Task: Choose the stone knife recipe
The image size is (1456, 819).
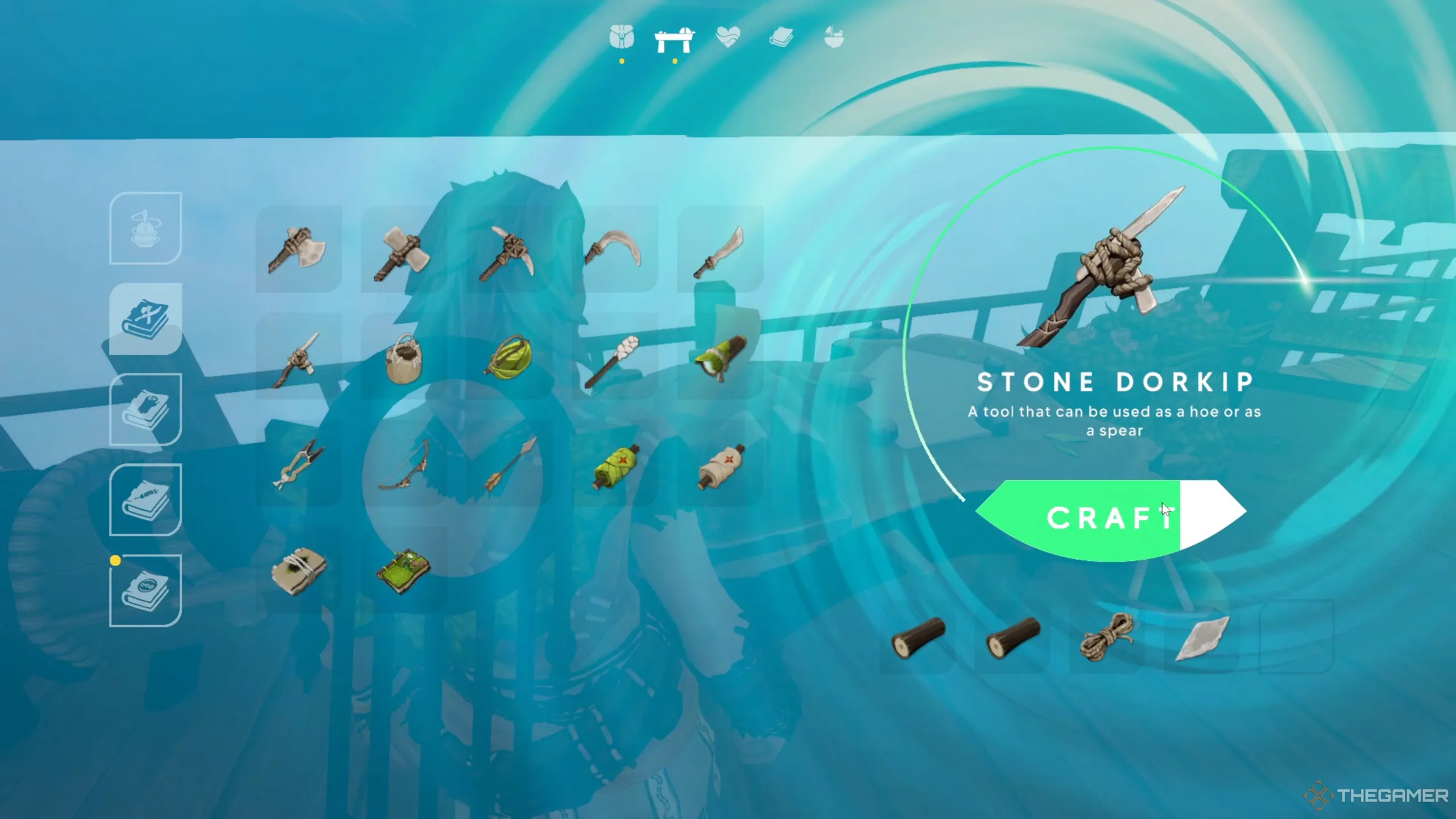Action: click(719, 251)
